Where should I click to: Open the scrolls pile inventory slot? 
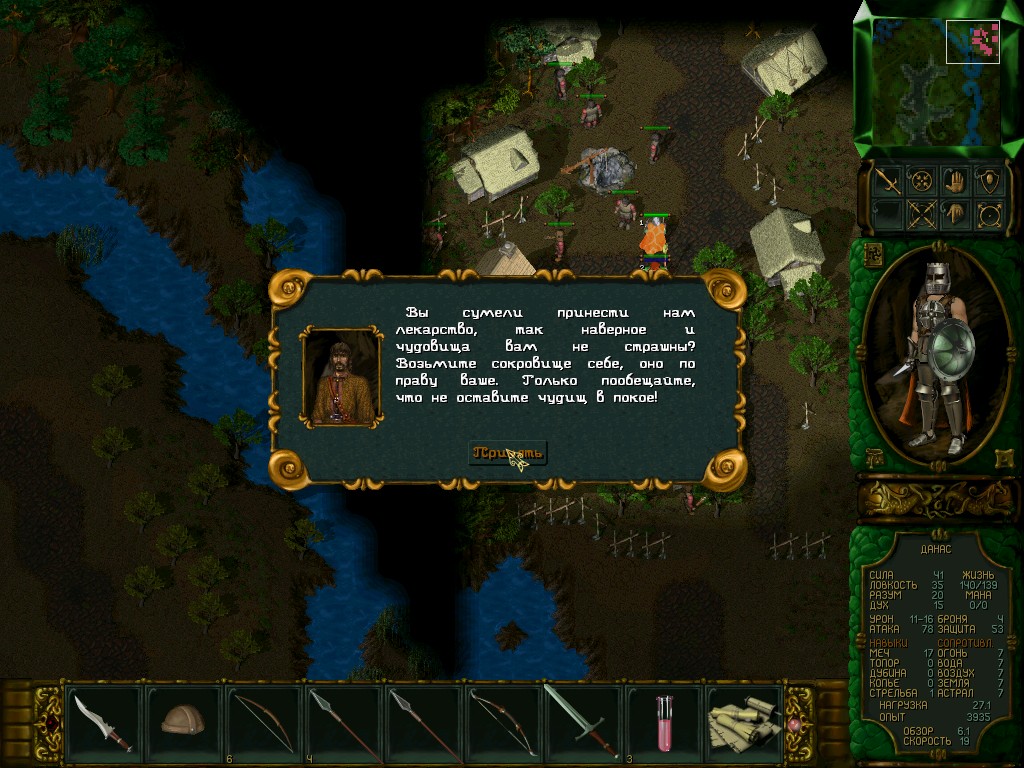click(743, 720)
